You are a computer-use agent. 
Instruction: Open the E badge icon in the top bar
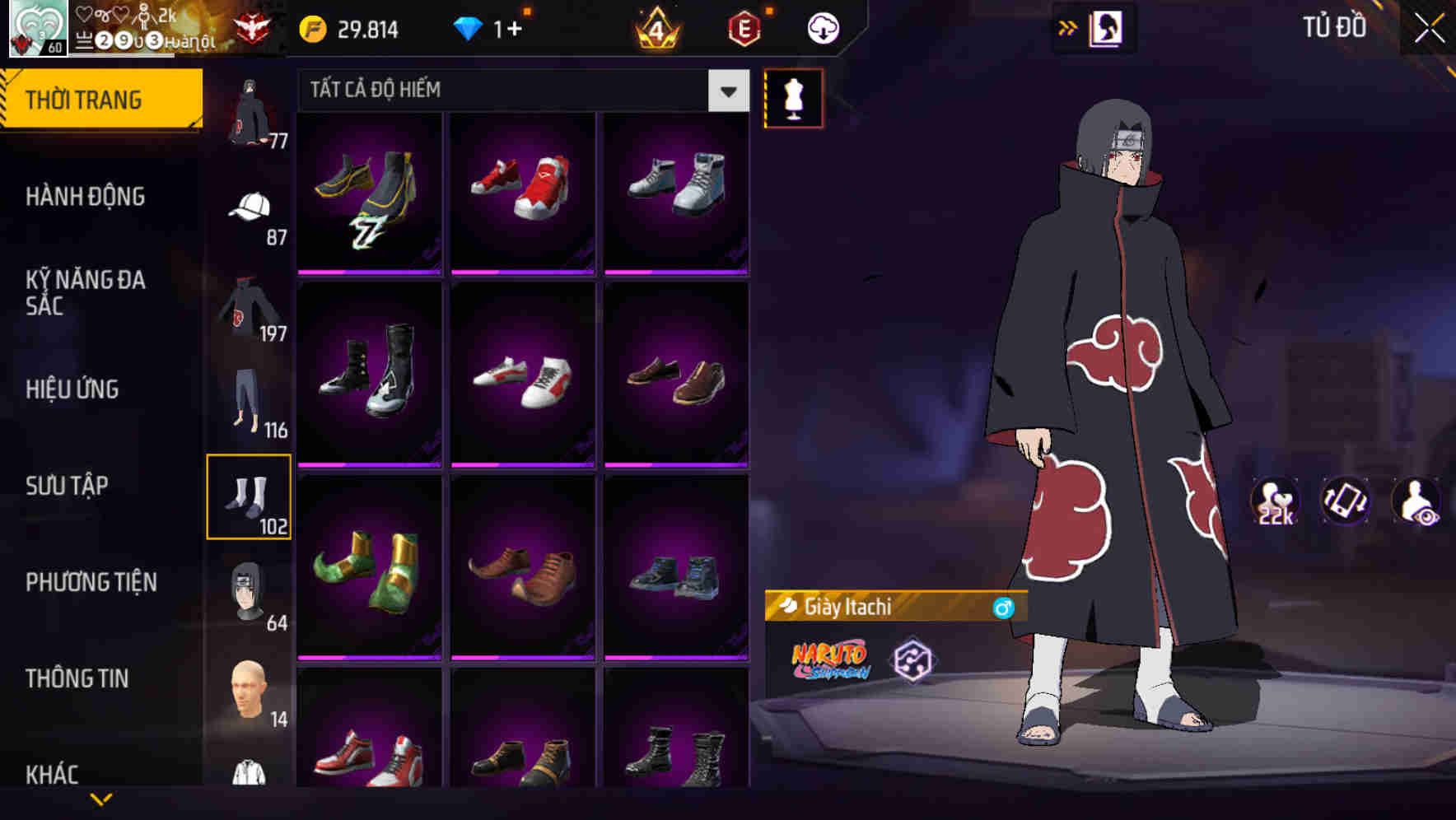click(744, 27)
